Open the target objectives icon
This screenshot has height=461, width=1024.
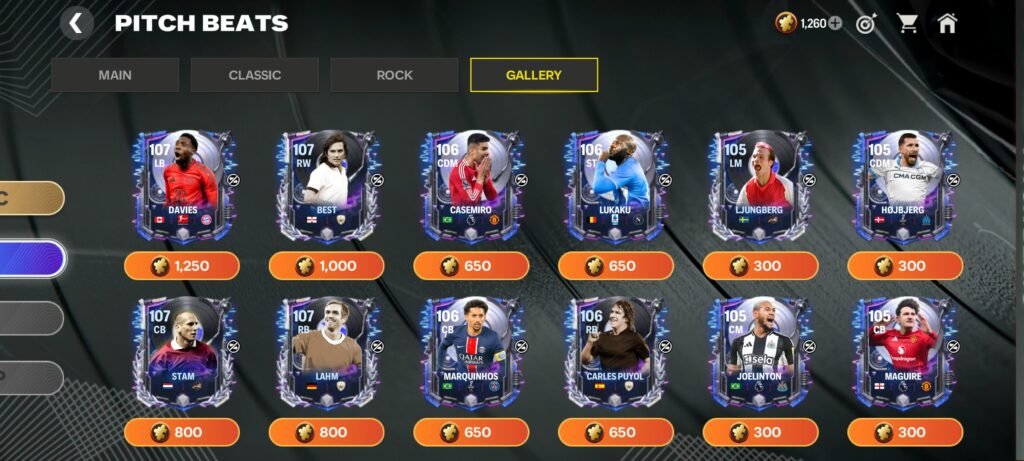click(865, 23)
